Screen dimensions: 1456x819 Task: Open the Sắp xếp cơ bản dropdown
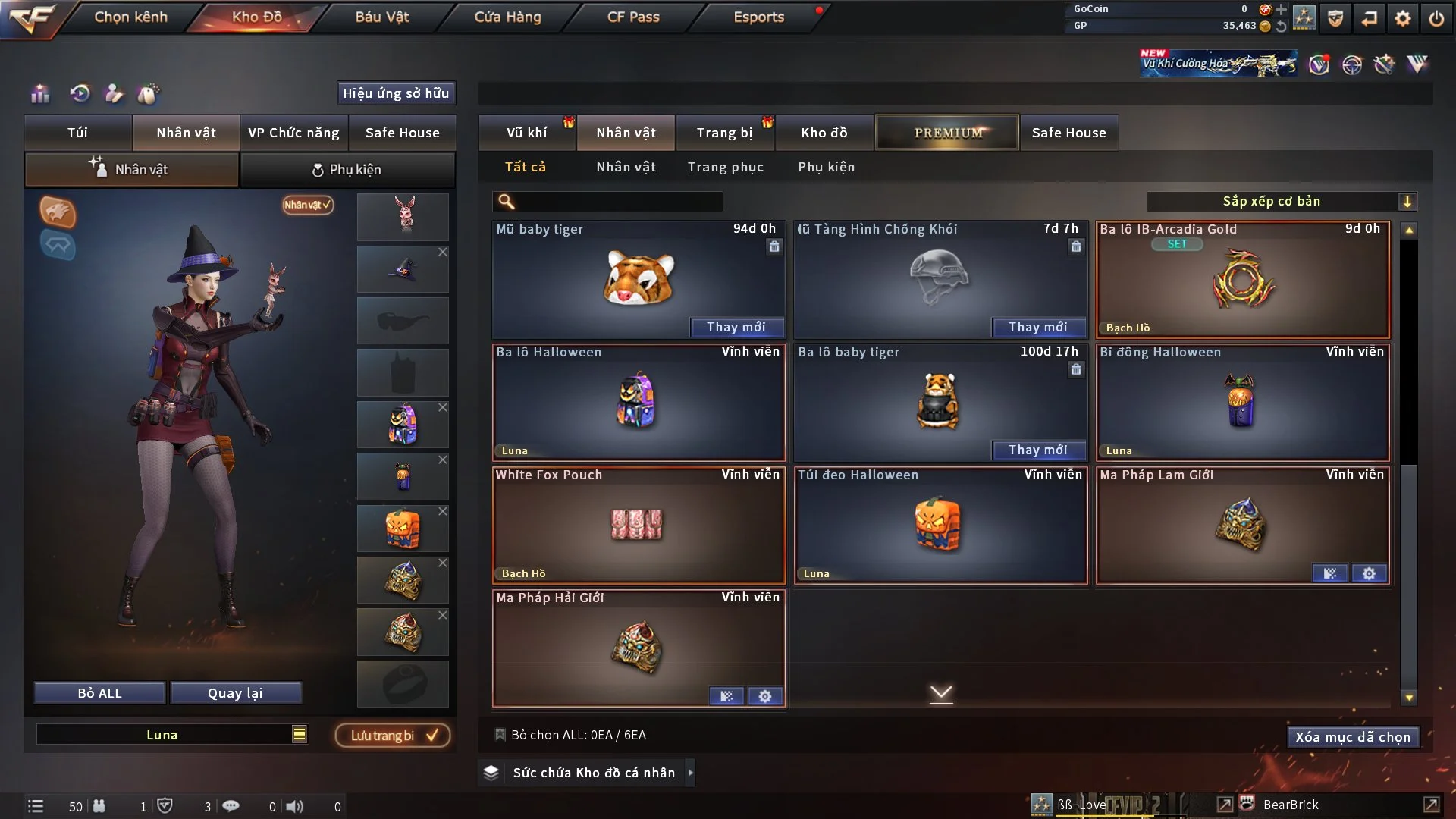(1281, 202)
